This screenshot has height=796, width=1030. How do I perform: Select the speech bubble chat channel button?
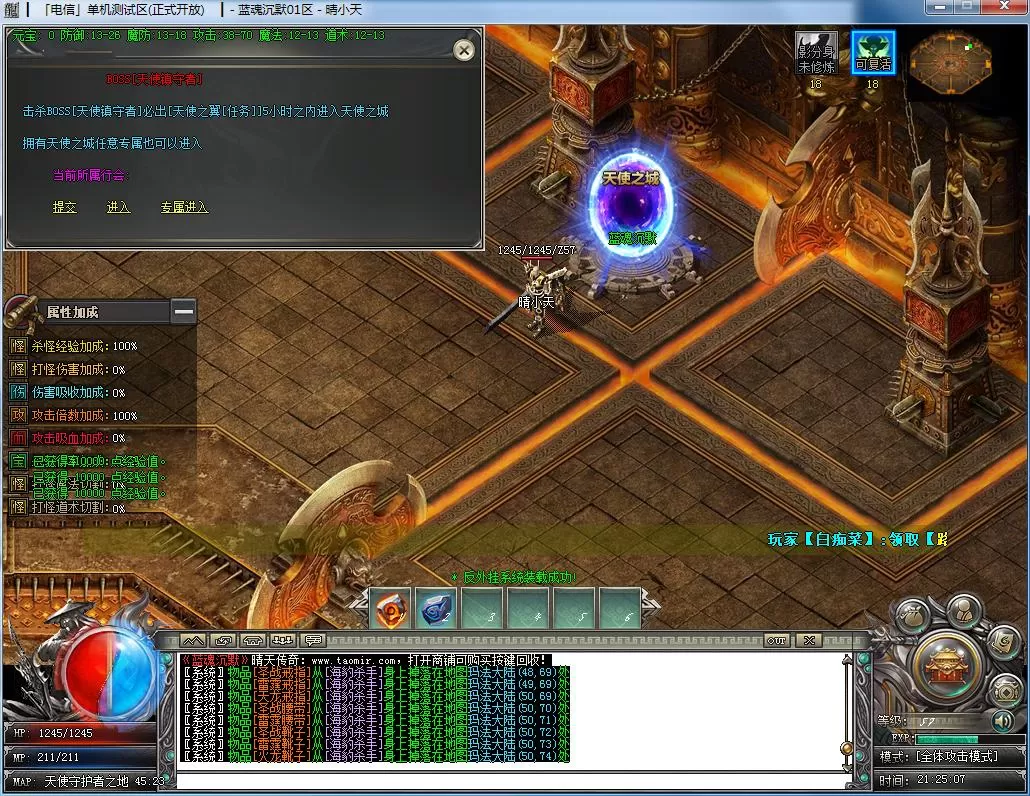313,640
